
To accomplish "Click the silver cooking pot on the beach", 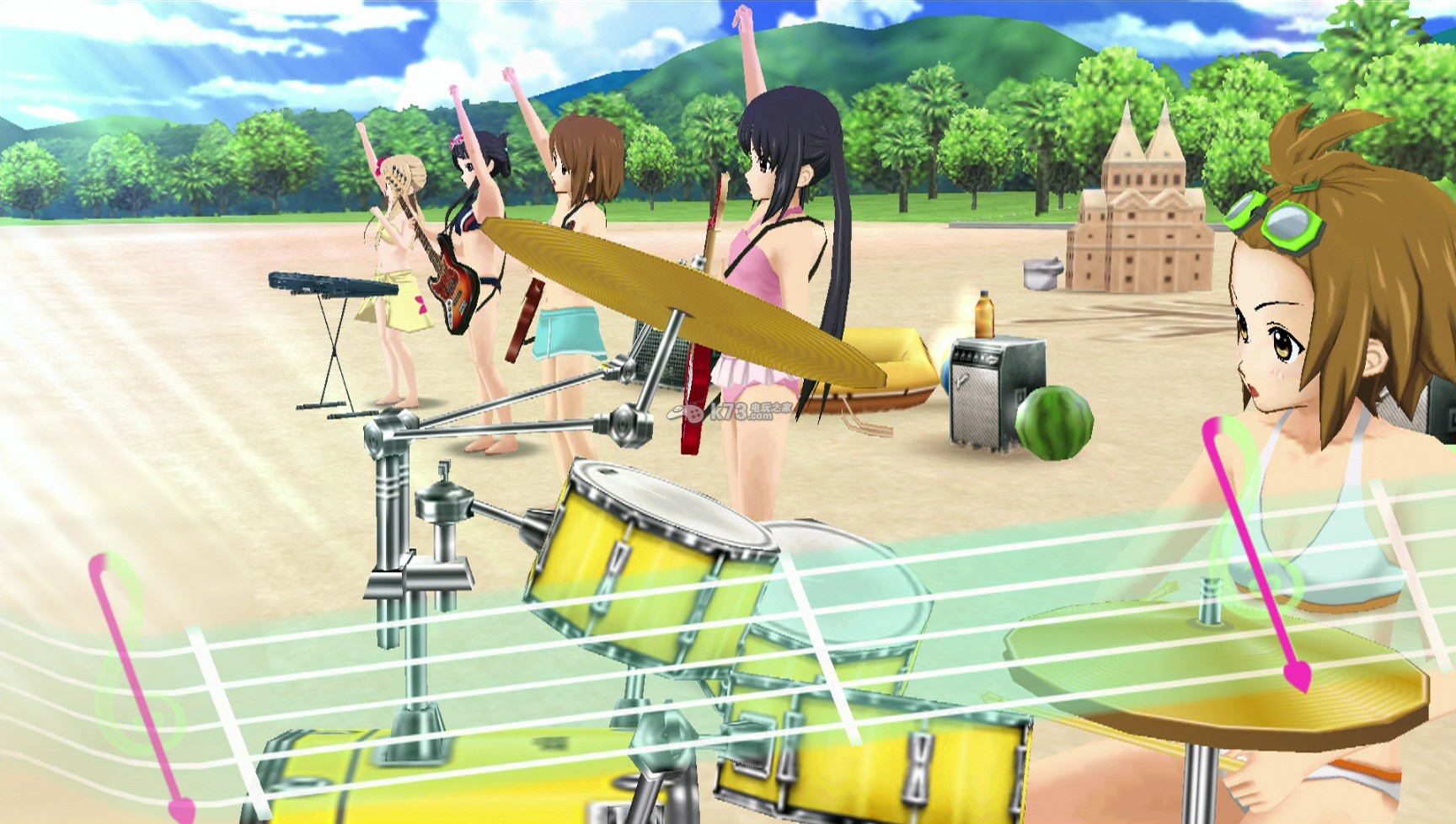I will tap(1045, 274).
